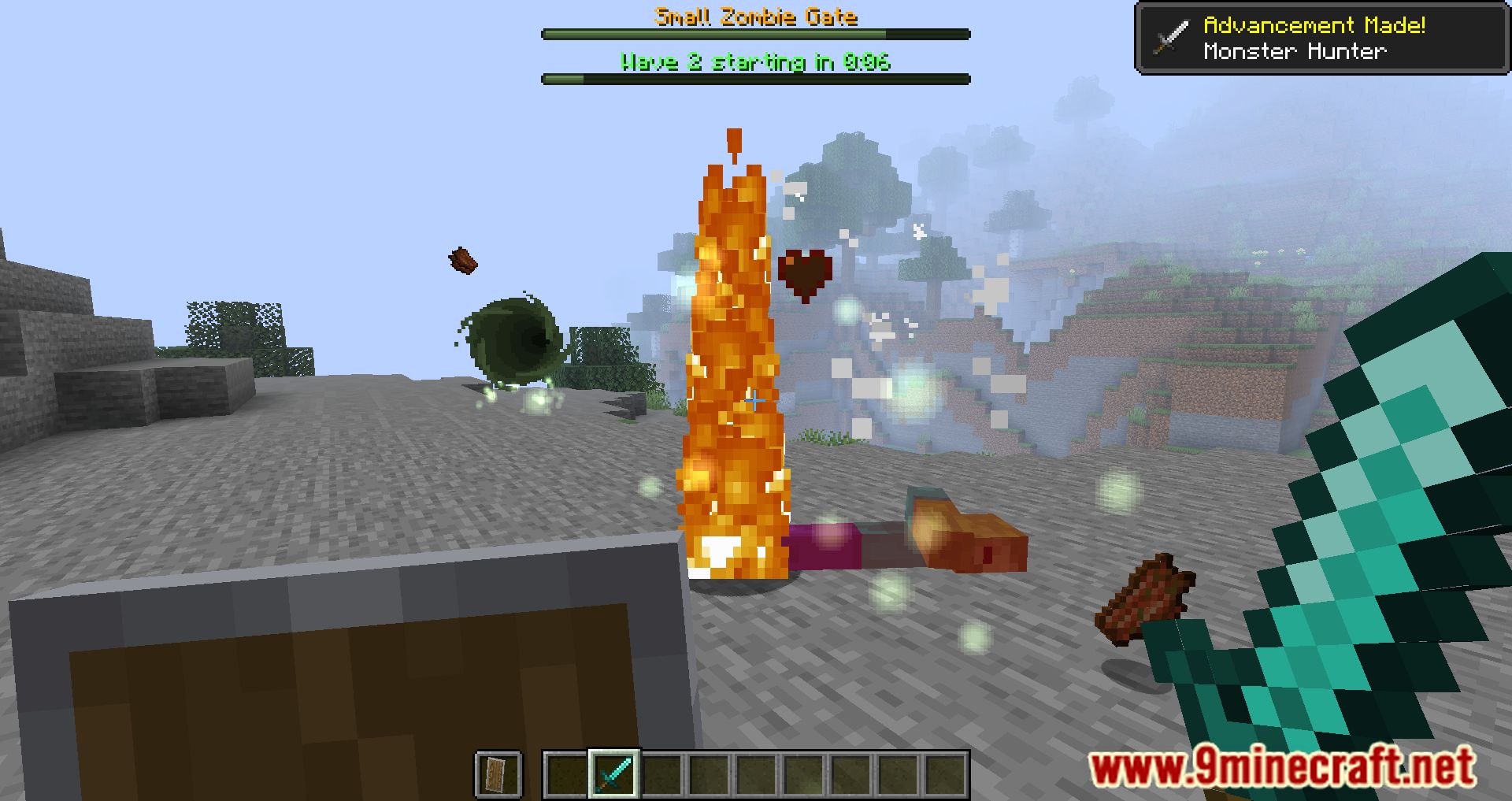
Task: Select the Monster Hunter advancement label
Action: point(1295,50)
